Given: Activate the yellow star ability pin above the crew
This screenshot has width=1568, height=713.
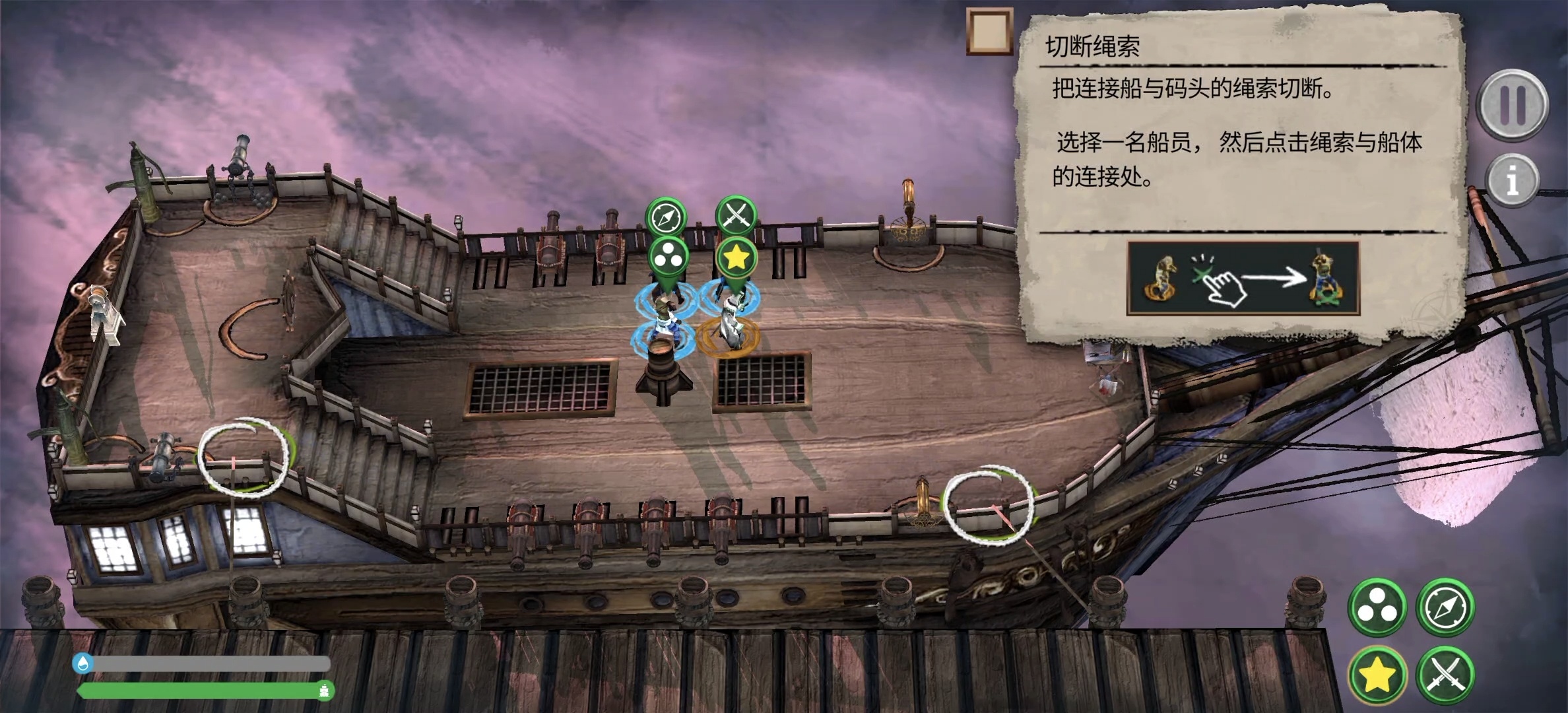Looking at the screenshot, I should click(738, 255).
